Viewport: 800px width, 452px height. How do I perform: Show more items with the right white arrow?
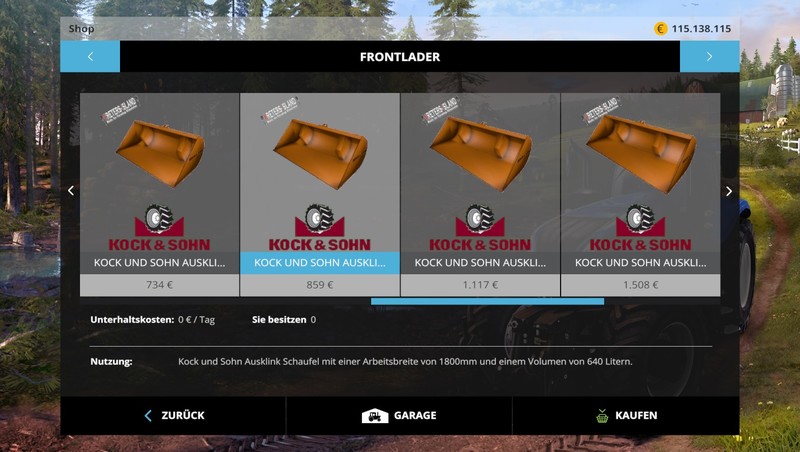click(x=728, y=191)
